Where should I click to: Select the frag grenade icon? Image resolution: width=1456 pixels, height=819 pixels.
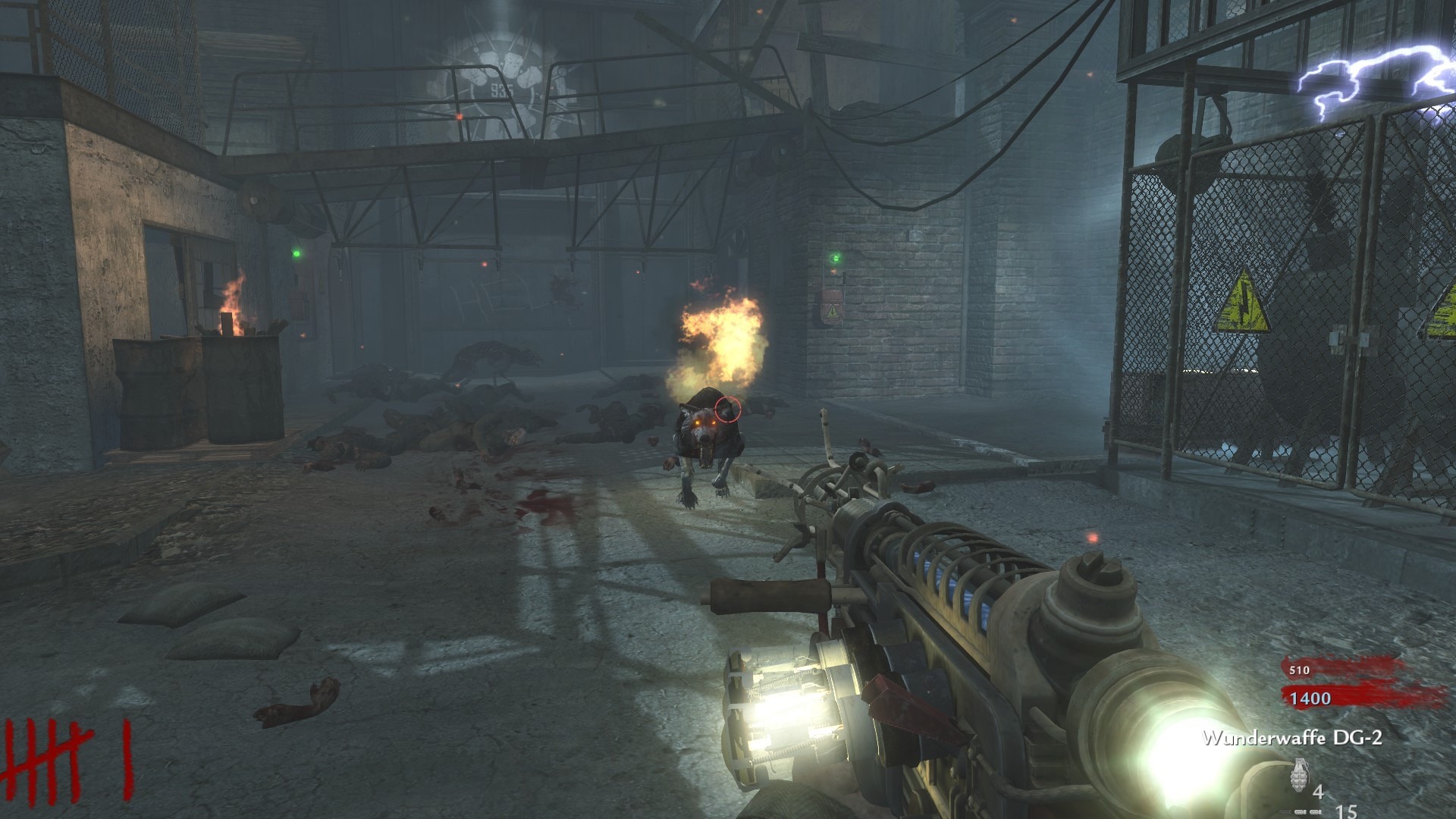pos(1299,775)
